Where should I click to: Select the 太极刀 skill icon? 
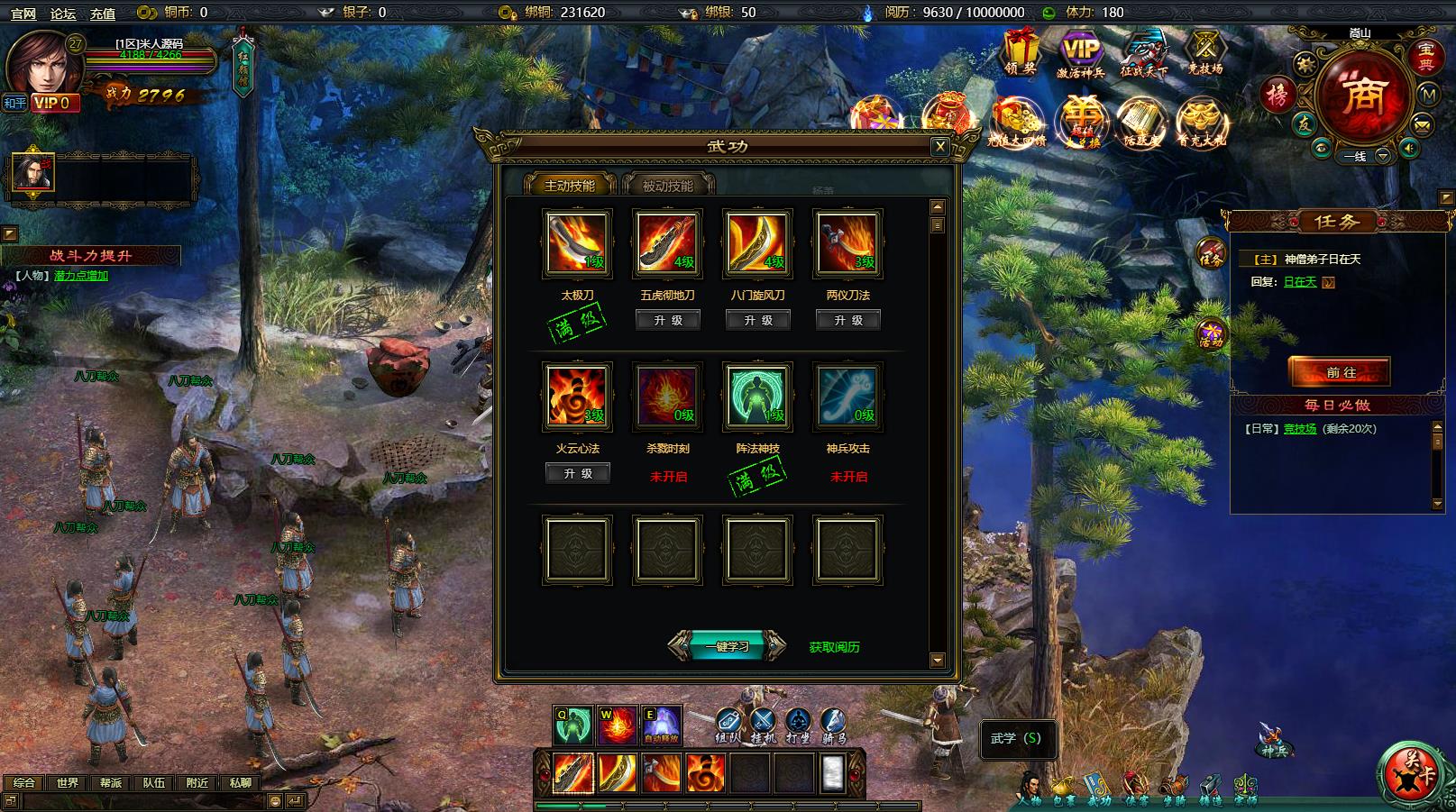point(577,242)
